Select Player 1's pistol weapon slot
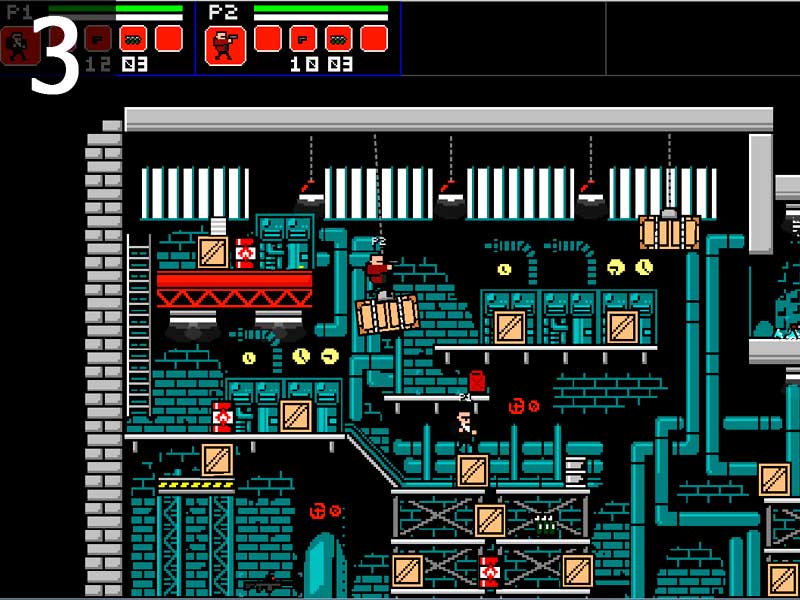The width and height of the screenshot is (800, 600). point(97,38)
